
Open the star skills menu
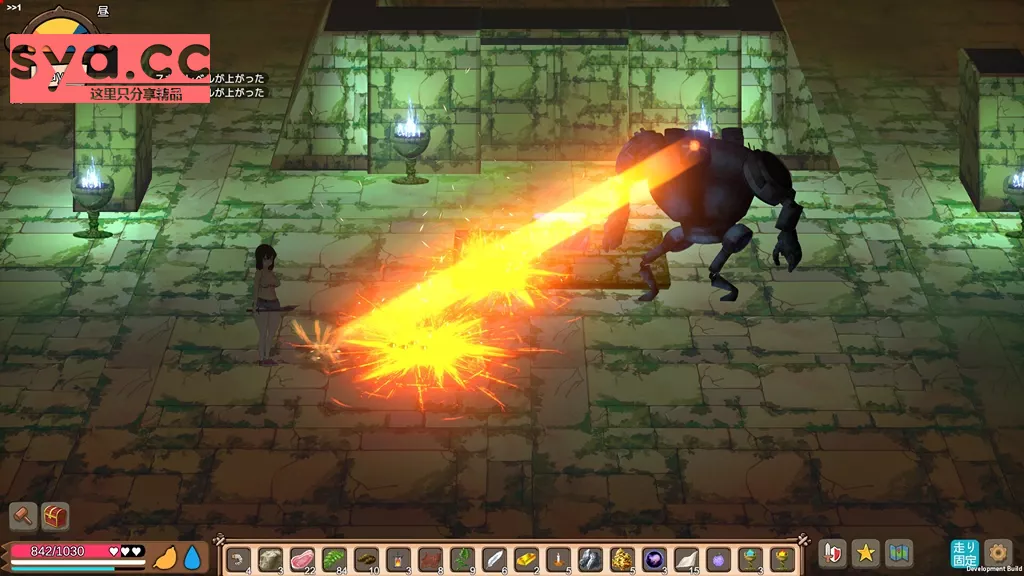866,552
